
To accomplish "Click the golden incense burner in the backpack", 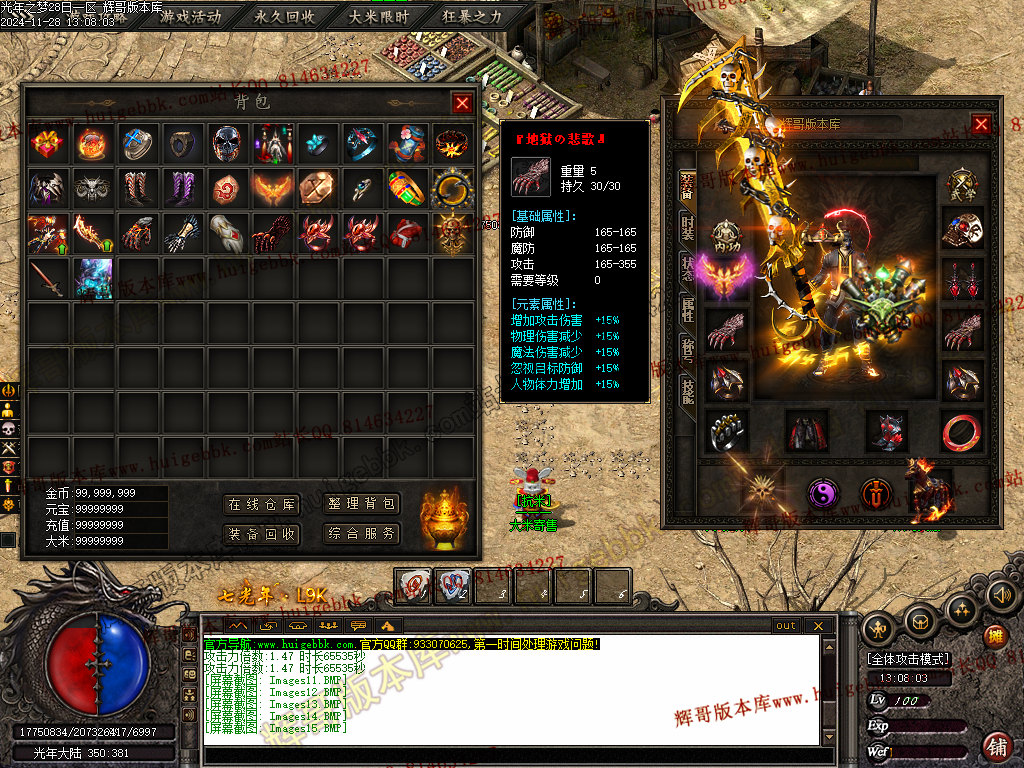I will [444, 517].
